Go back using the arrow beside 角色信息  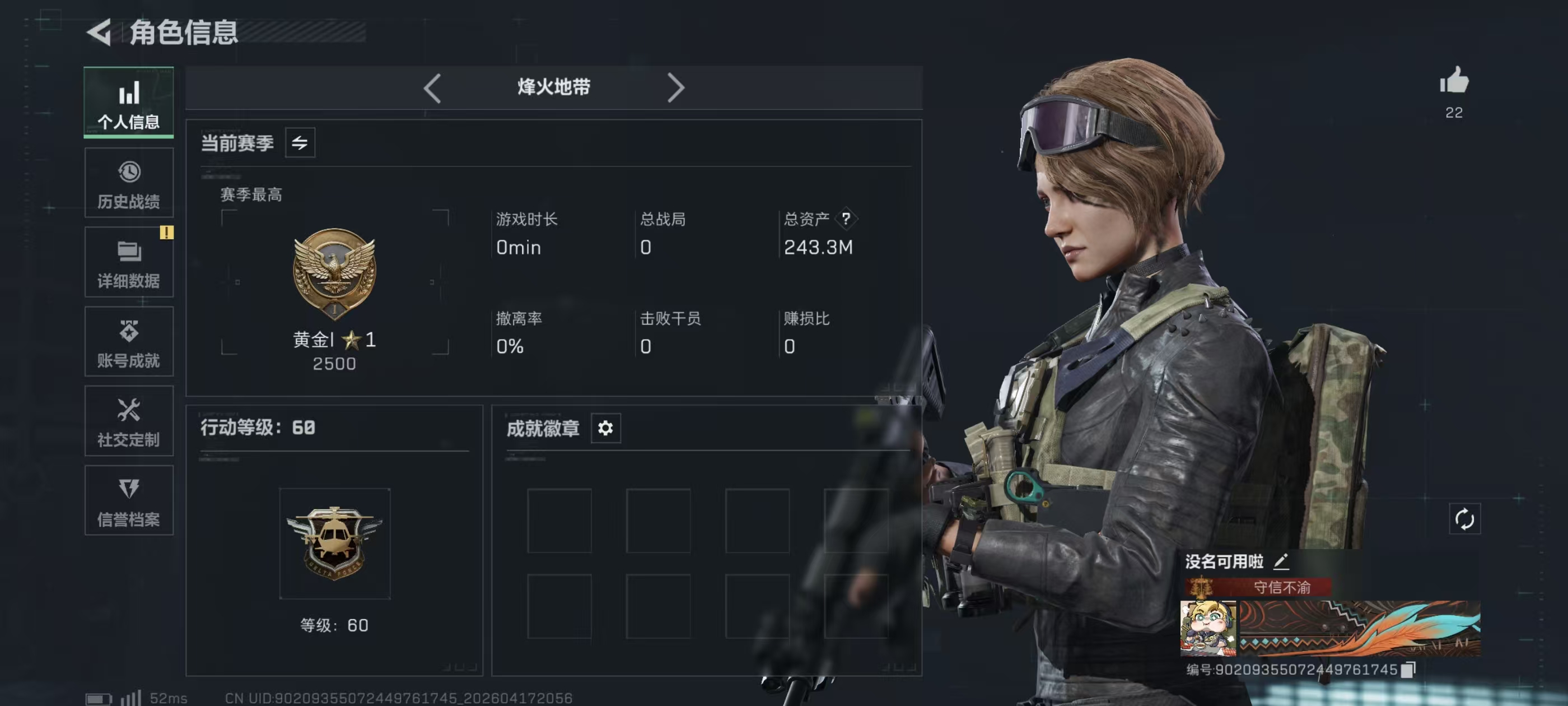(99, 32)
